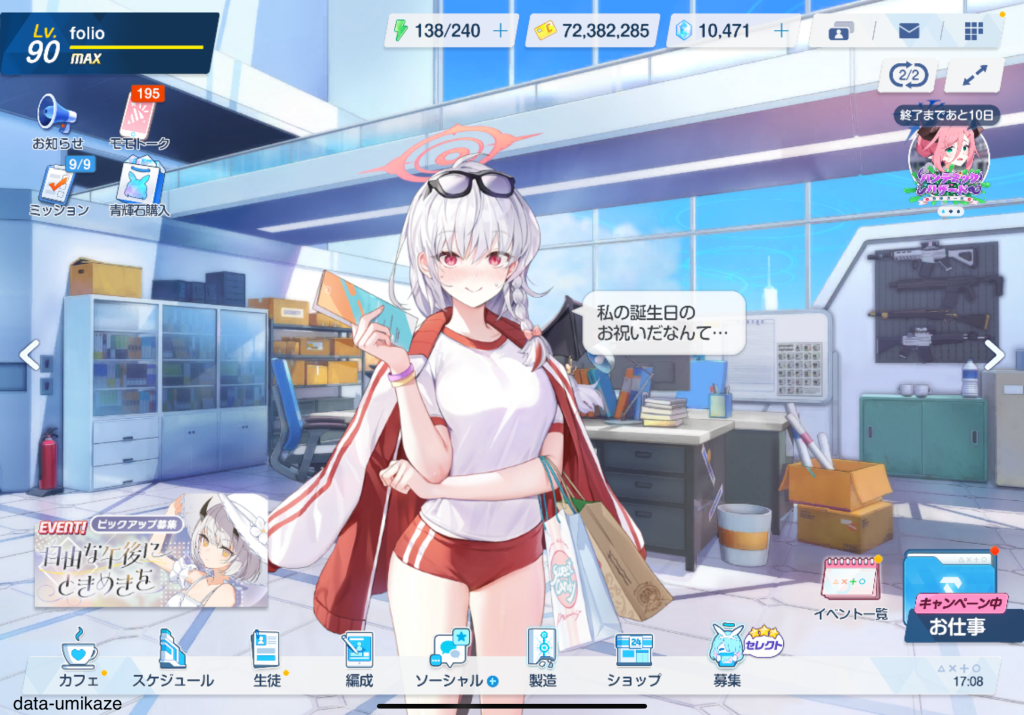Open the スケジュール schedule menu
Viewport: 1024px width, 715px height.
(x=173, y=658)
